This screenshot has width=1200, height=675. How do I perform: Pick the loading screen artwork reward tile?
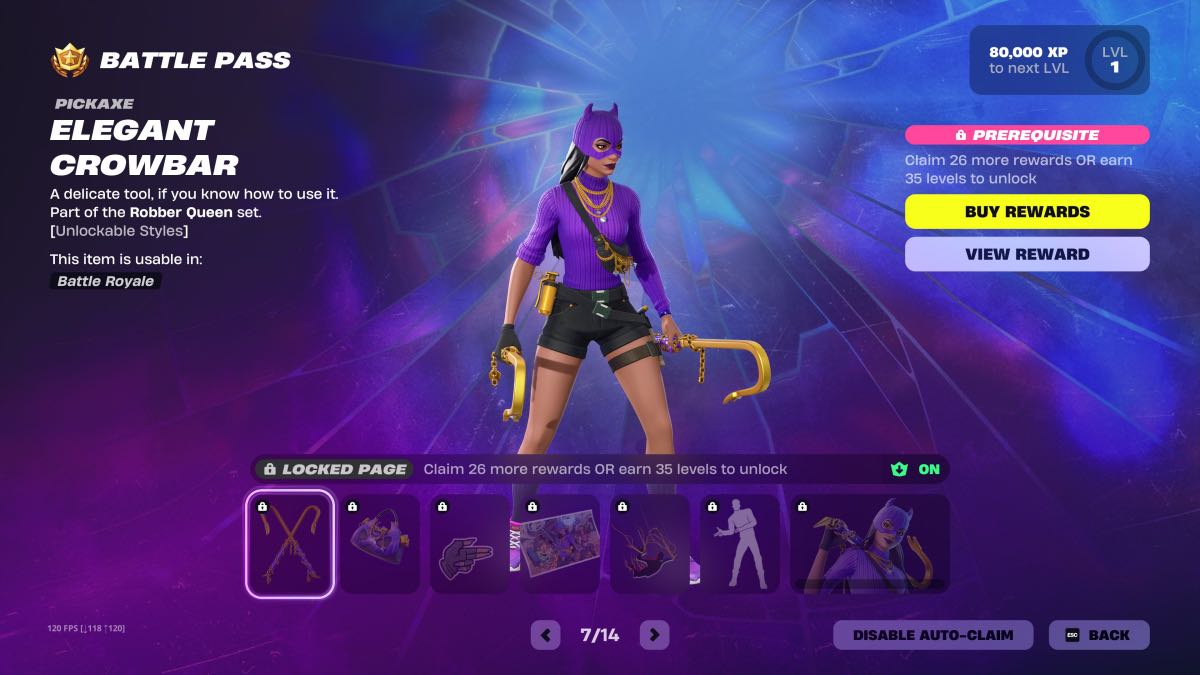click(x=559, y=544)
